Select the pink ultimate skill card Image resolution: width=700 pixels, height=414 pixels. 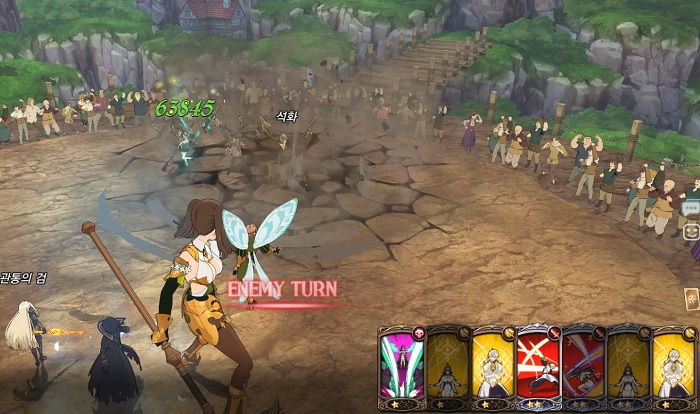pyautogui.click(x=401, y=367)
